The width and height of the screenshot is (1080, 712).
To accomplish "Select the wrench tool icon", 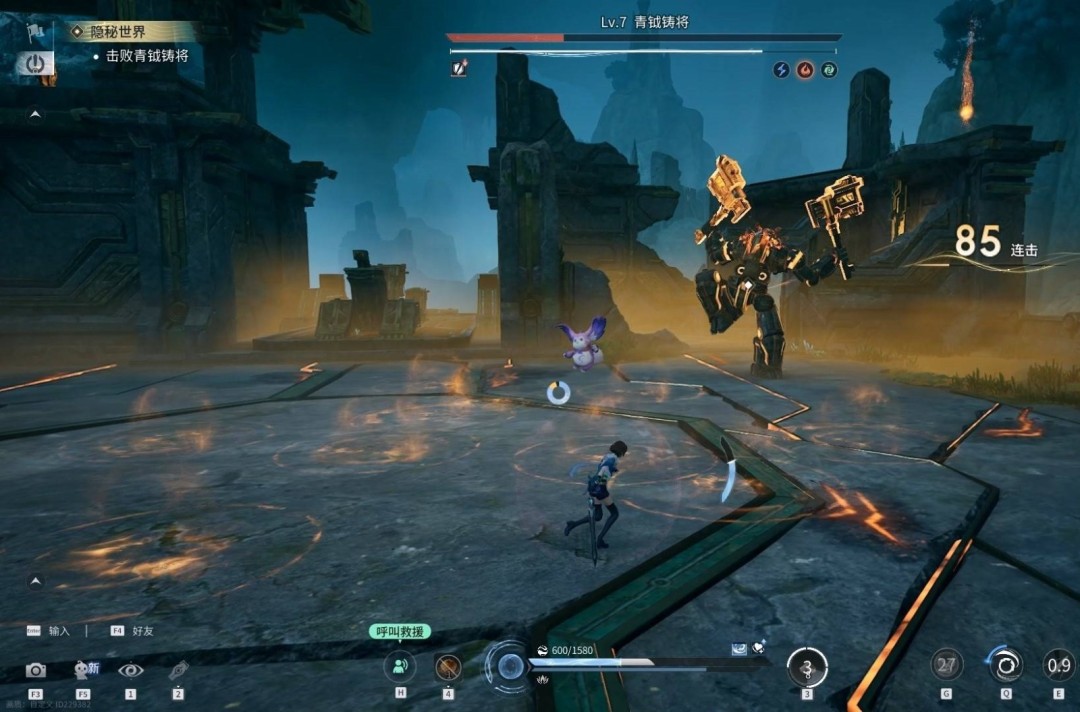I will point(178,670).
